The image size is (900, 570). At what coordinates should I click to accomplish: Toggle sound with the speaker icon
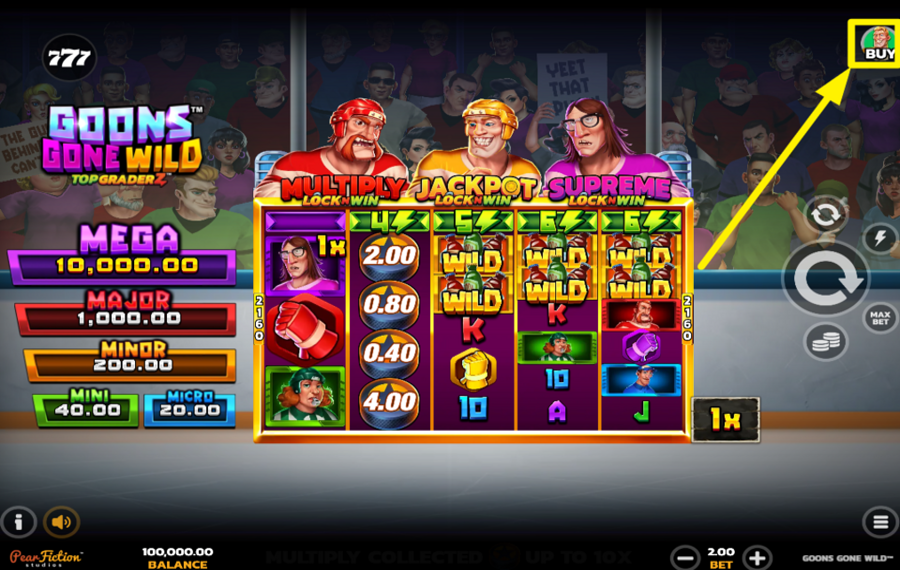coord(62,522)
